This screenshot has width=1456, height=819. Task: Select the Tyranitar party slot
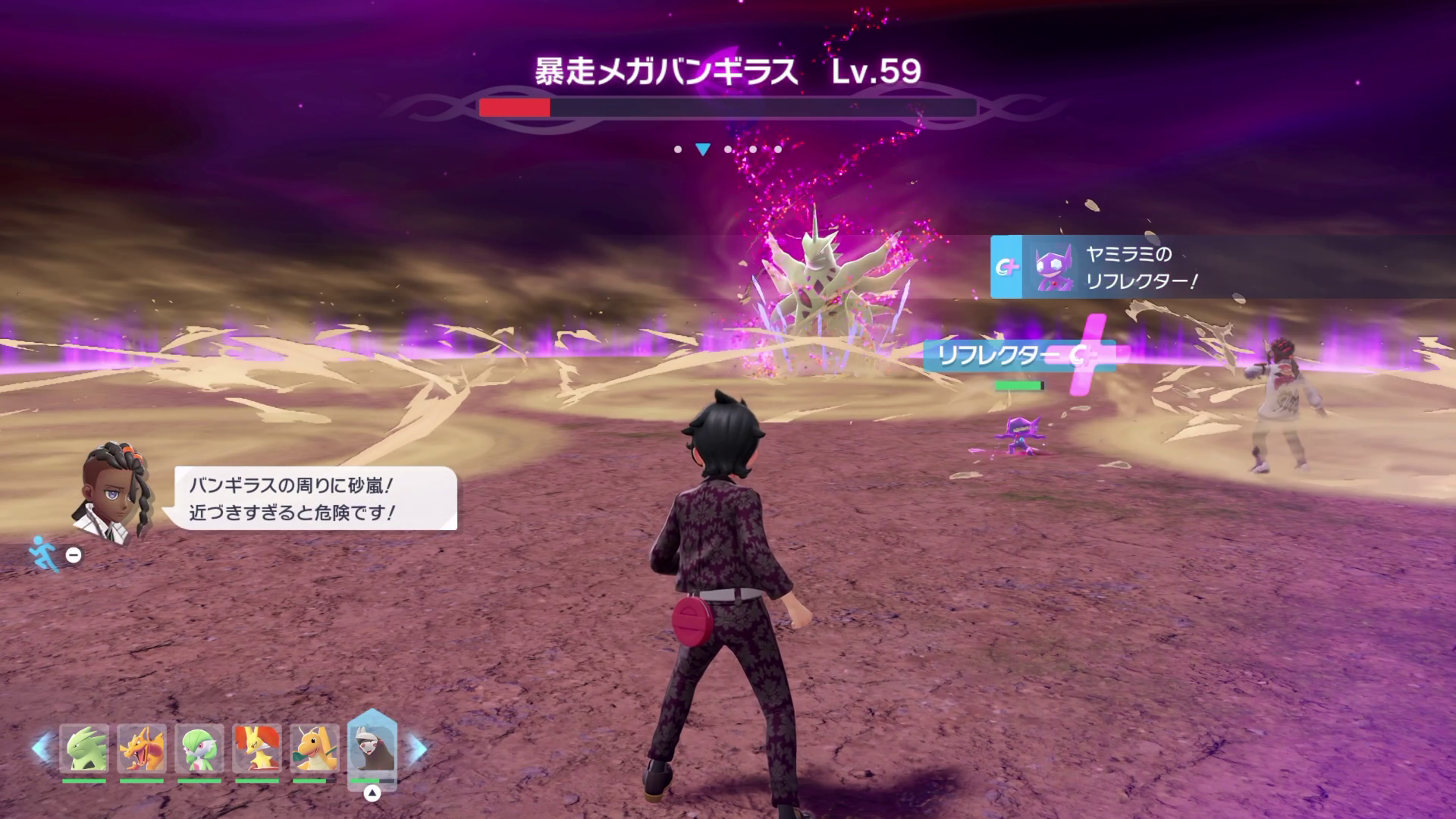(84, 749)
